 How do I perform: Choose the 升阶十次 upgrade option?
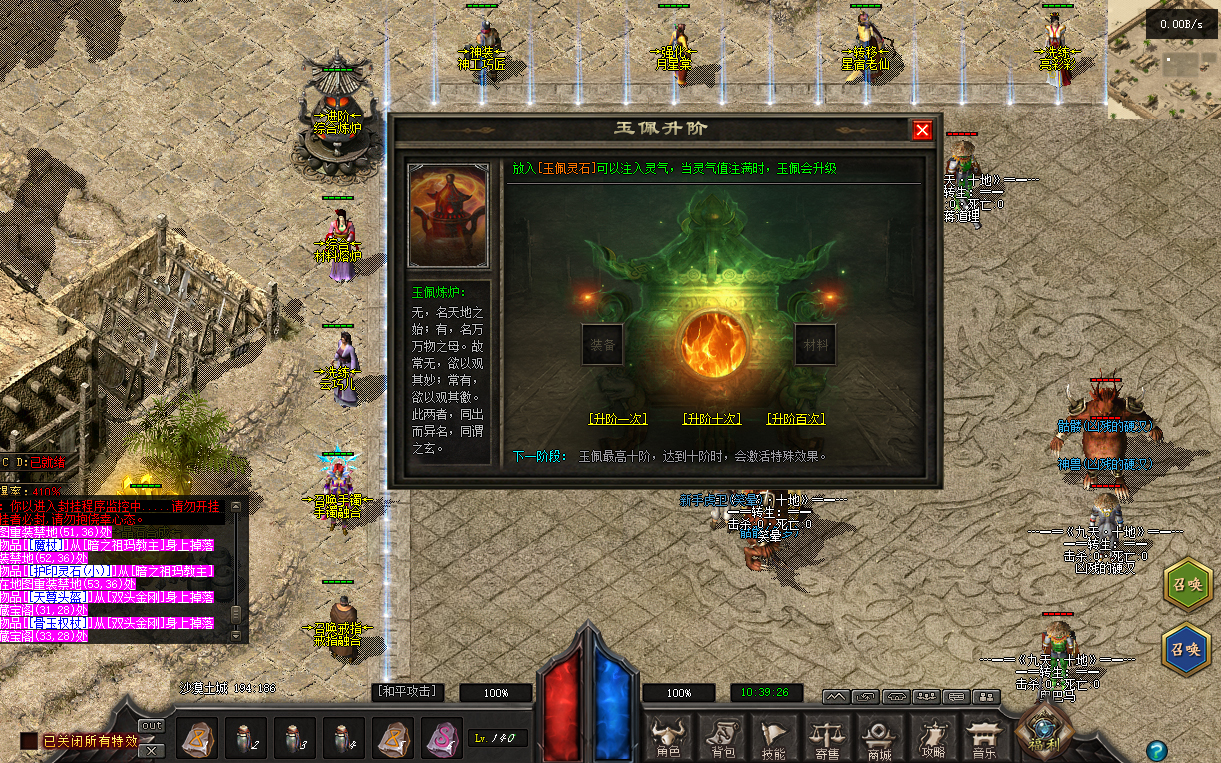711,419
